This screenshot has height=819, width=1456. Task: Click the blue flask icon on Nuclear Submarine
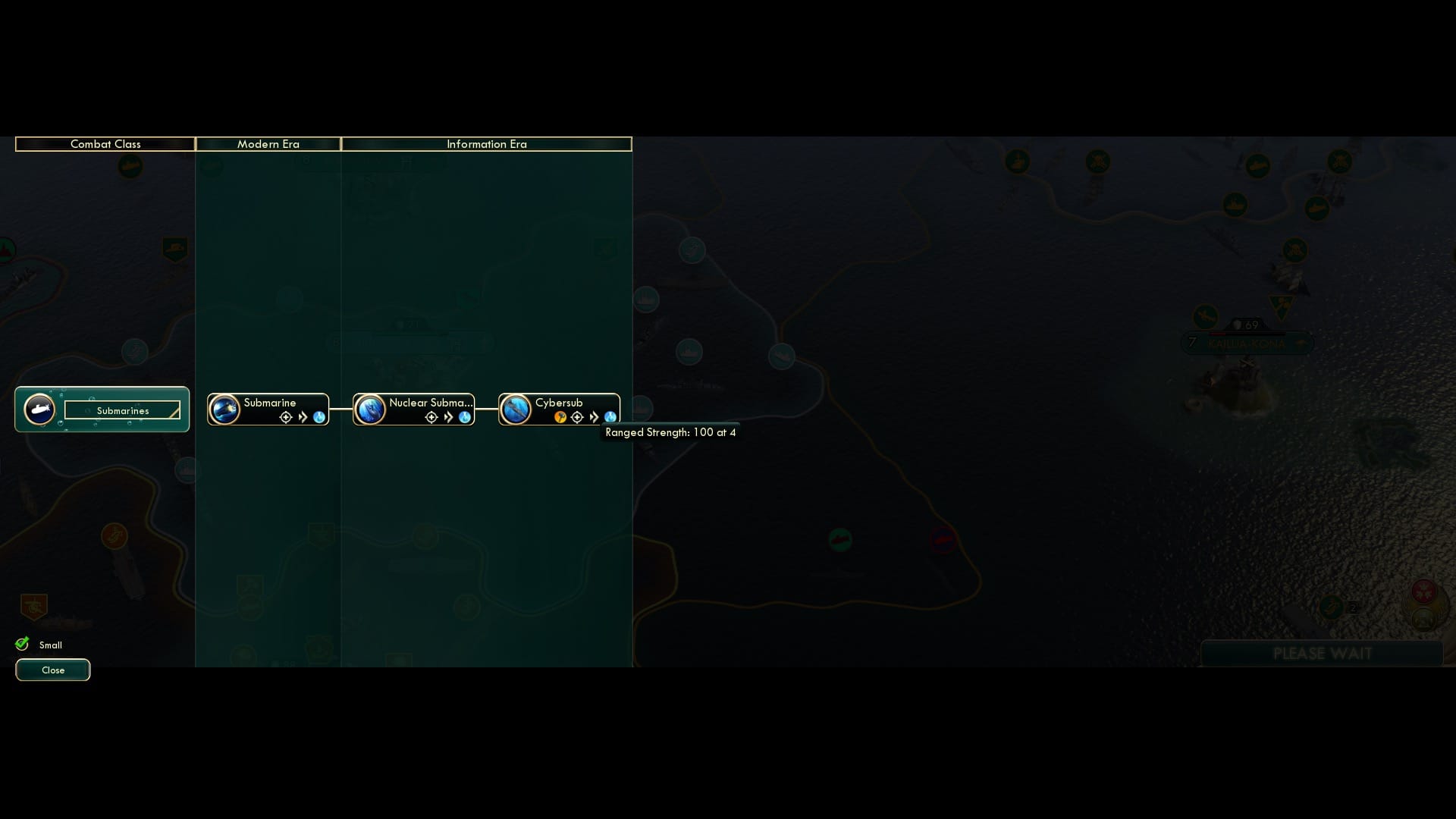pyautogui.click(x=465, y=417)
